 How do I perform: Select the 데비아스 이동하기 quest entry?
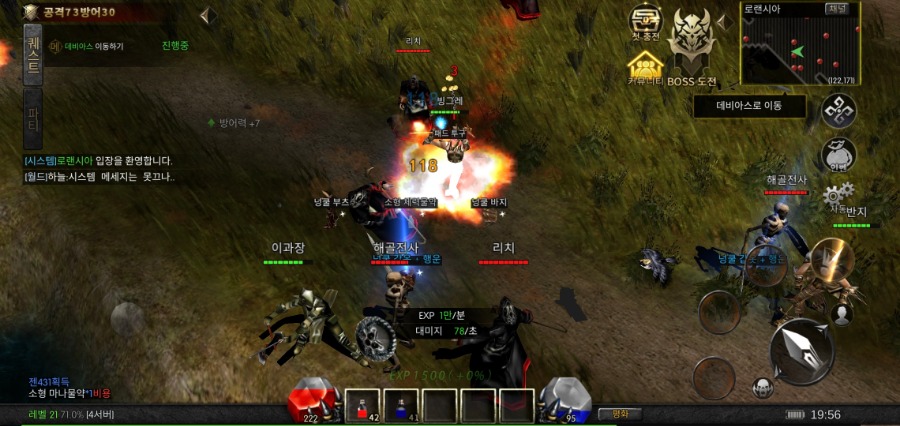click(88, 46)
